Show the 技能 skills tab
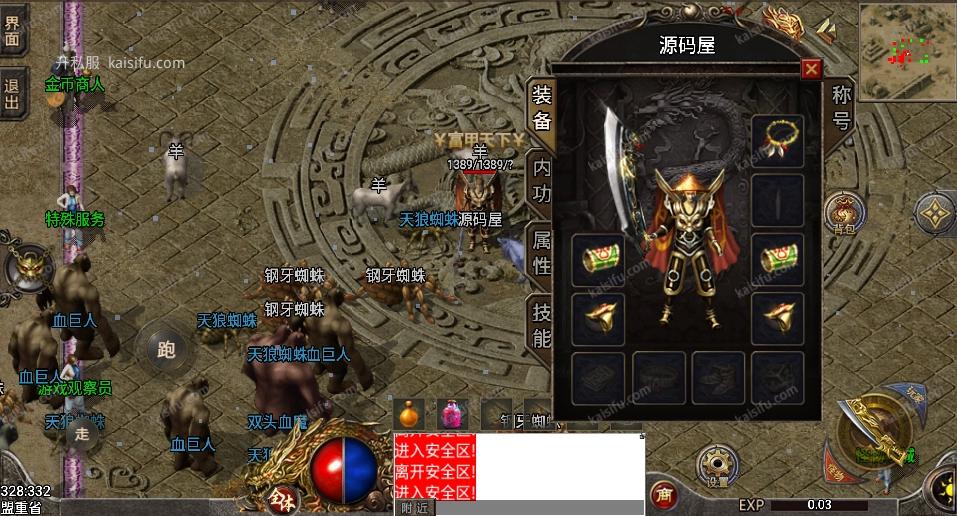The image size is (957, 516). click(x=541, y=324)
